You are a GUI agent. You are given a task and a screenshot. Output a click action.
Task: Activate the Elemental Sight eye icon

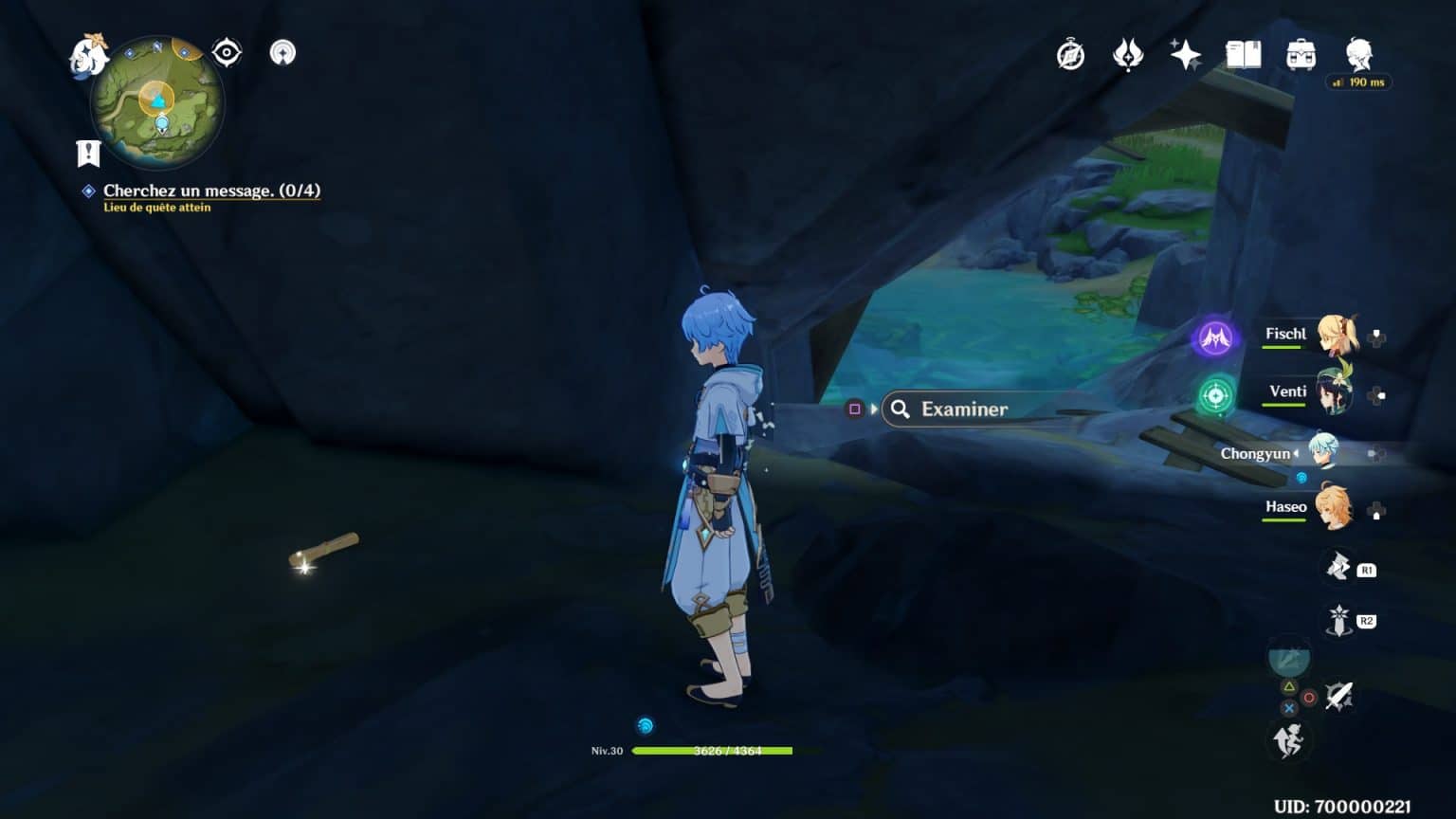[225, 52]
